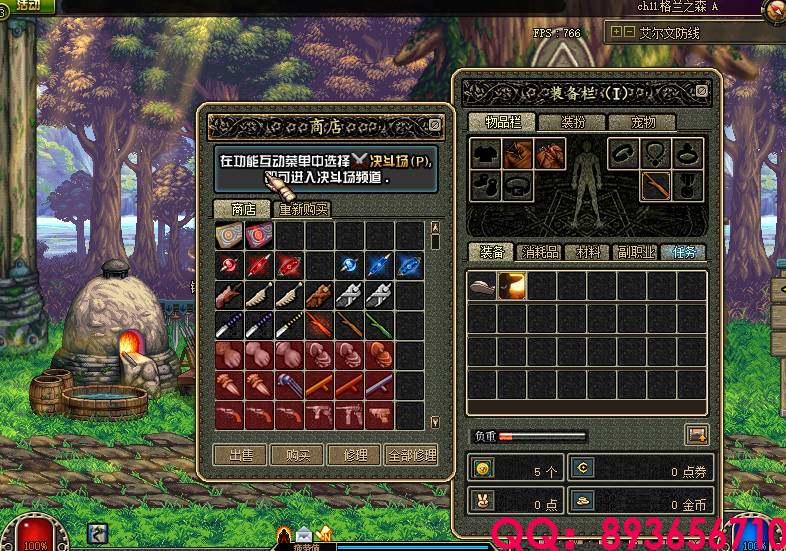Switch to the 重新购买 (Buyback) tab

click(304, 210)
